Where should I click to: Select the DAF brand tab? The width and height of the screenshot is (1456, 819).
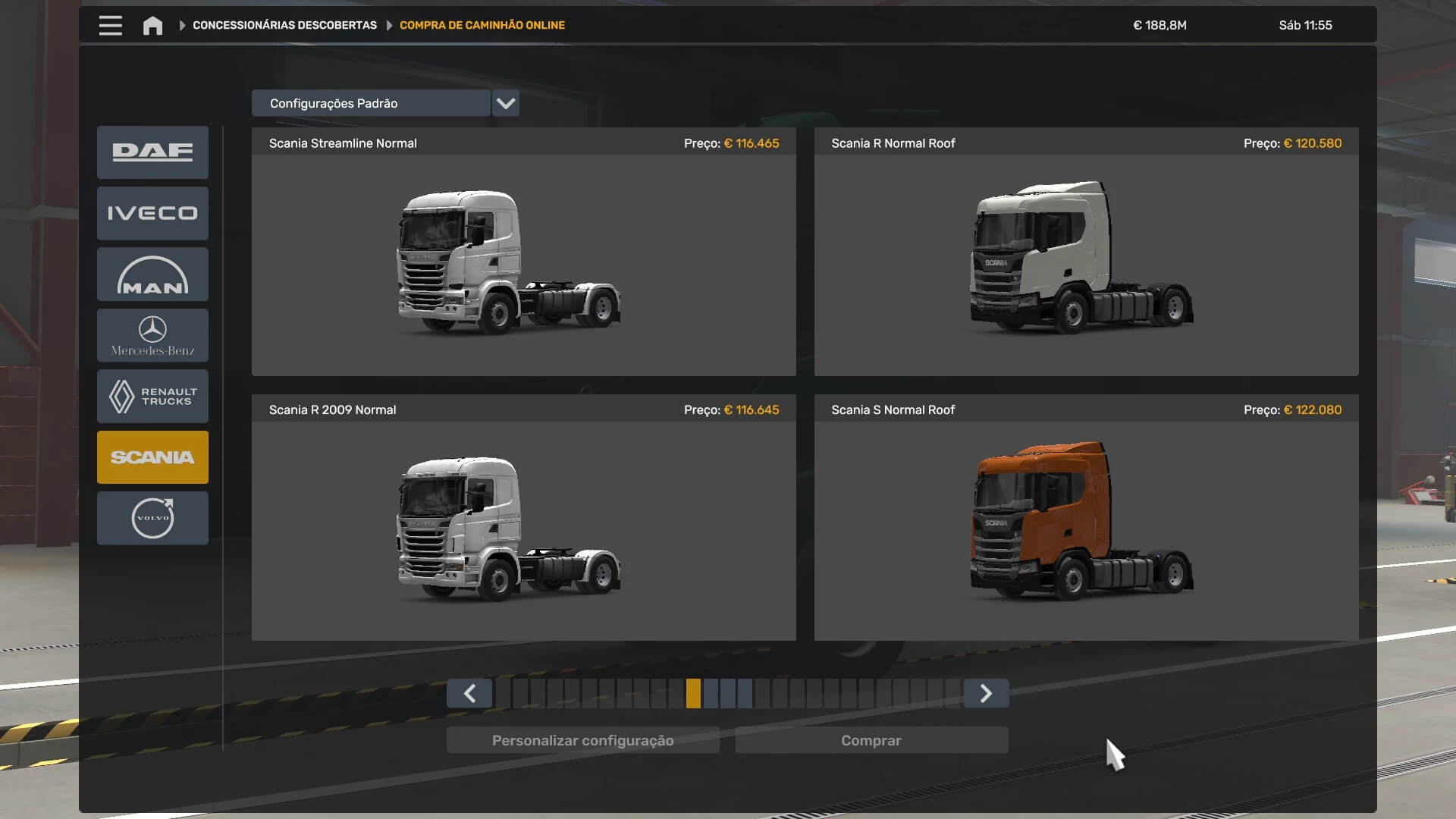[x=152, y=152]
